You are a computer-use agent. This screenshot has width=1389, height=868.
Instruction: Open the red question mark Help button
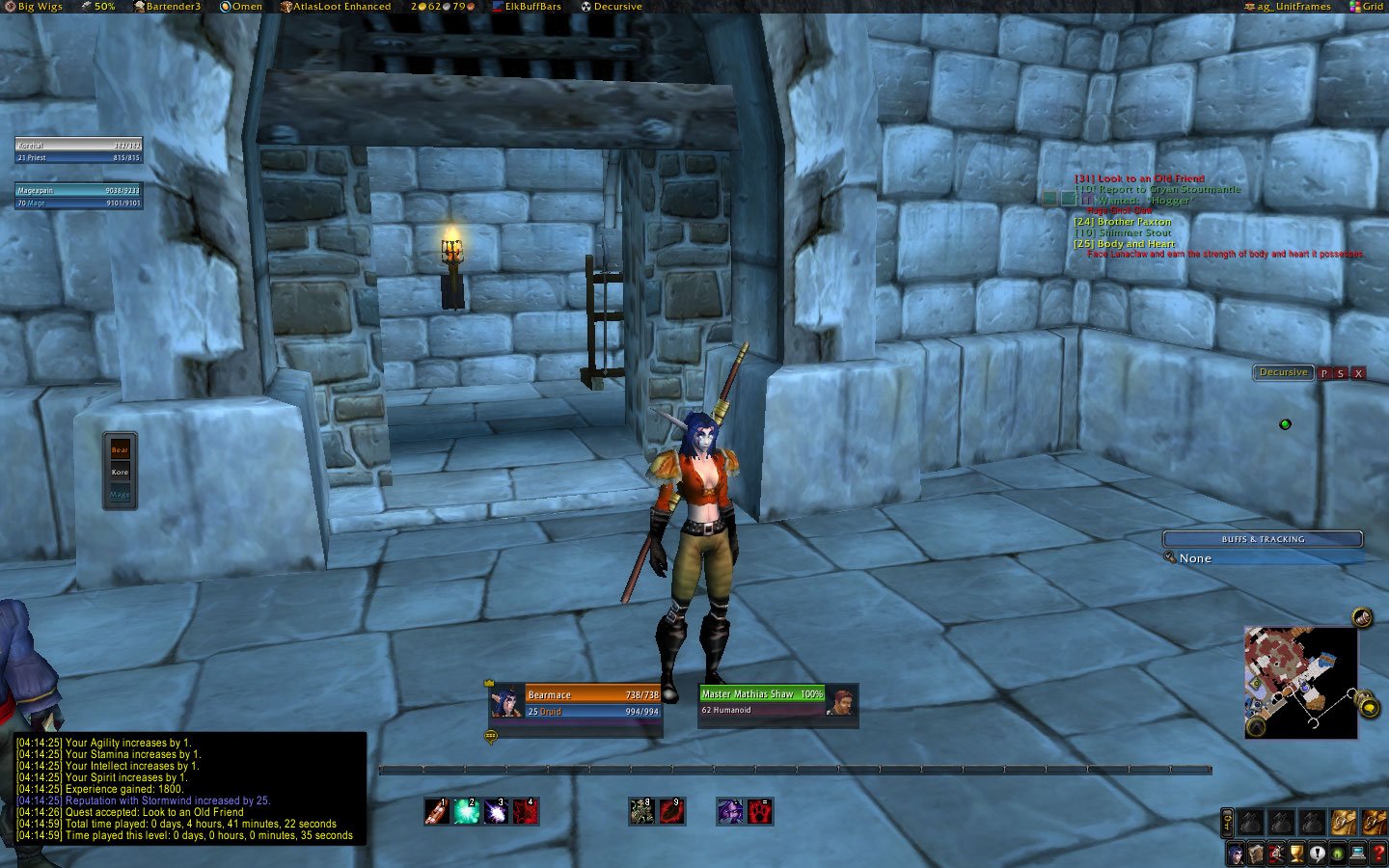point(1377,854)
